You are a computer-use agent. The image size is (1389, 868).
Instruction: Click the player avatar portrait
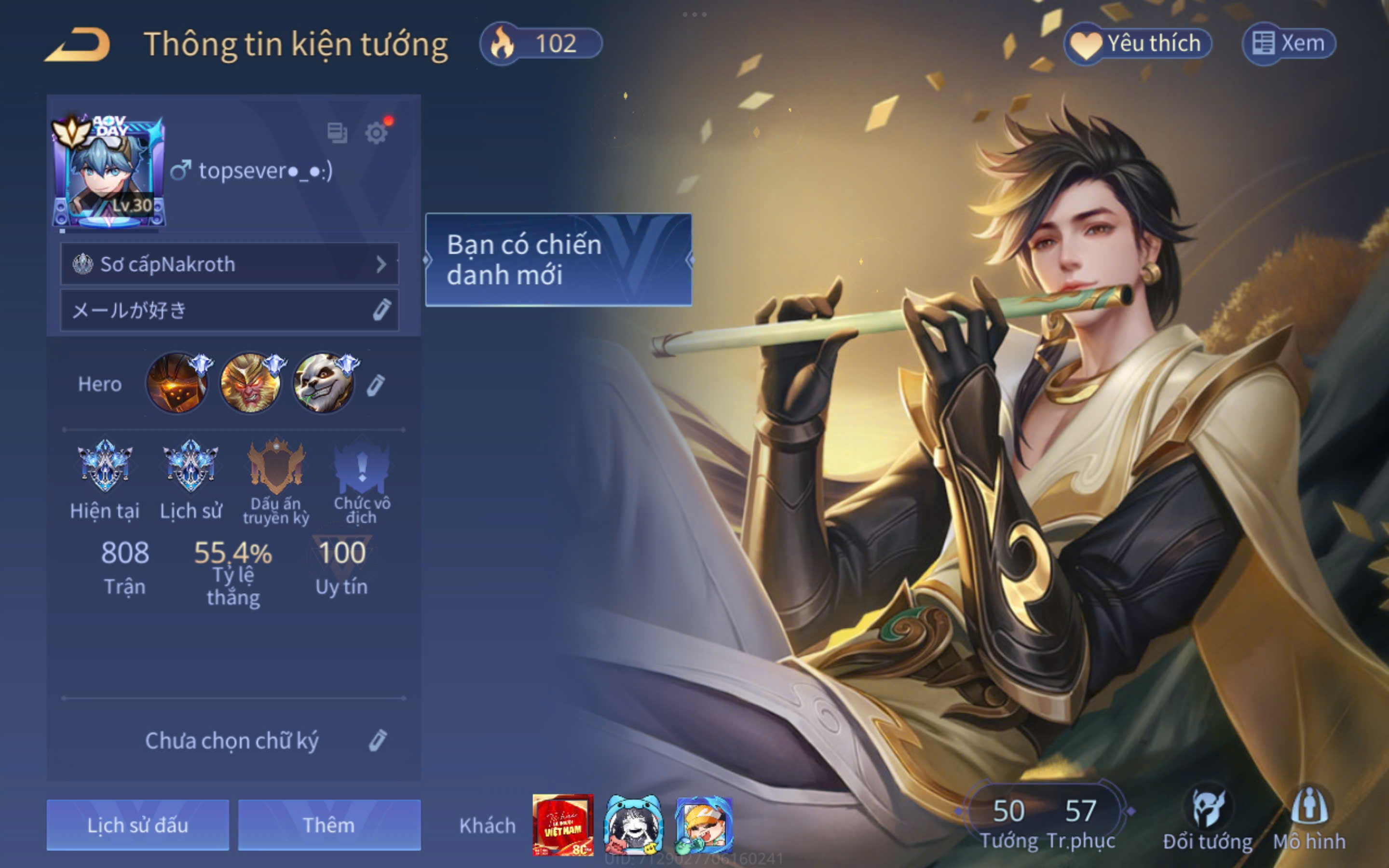(108, 172)
